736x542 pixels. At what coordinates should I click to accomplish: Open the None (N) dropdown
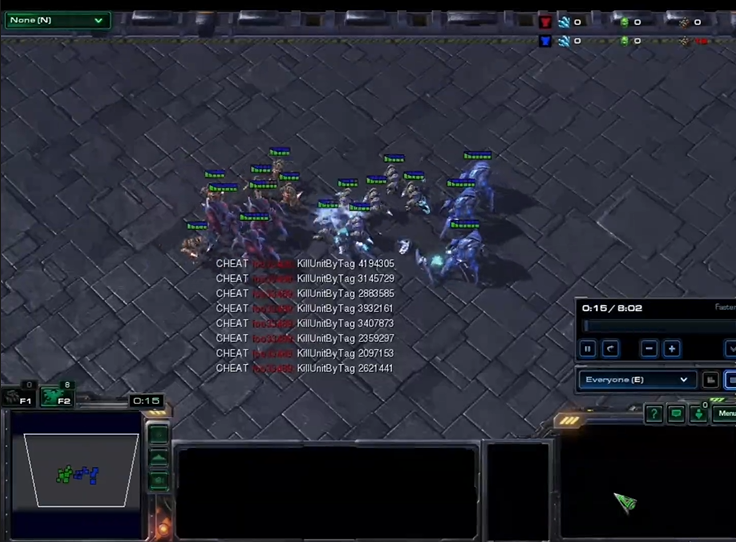pos(57,20)
